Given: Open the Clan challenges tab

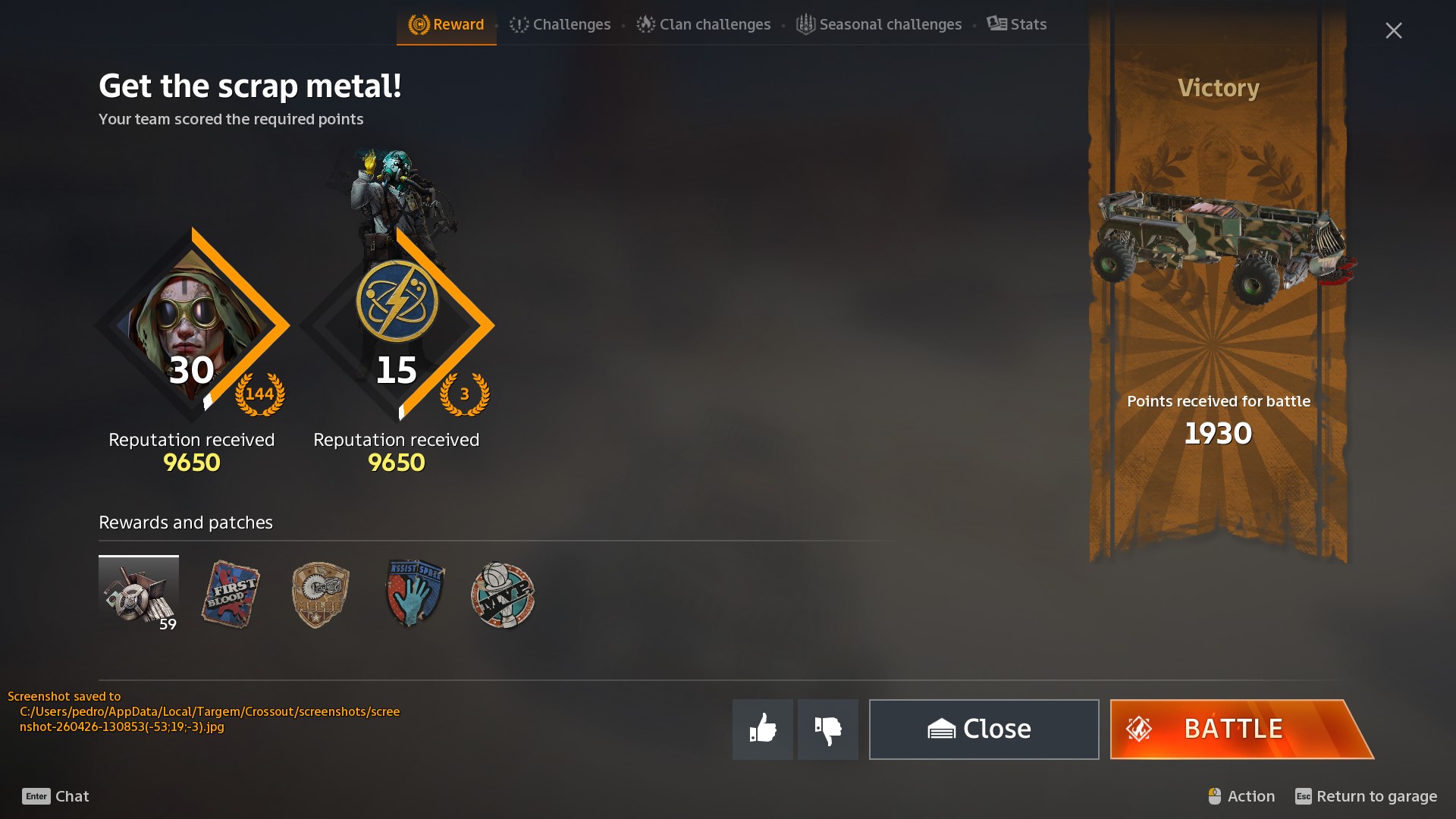Looking at the screenshot, I should tap(704, 24).
